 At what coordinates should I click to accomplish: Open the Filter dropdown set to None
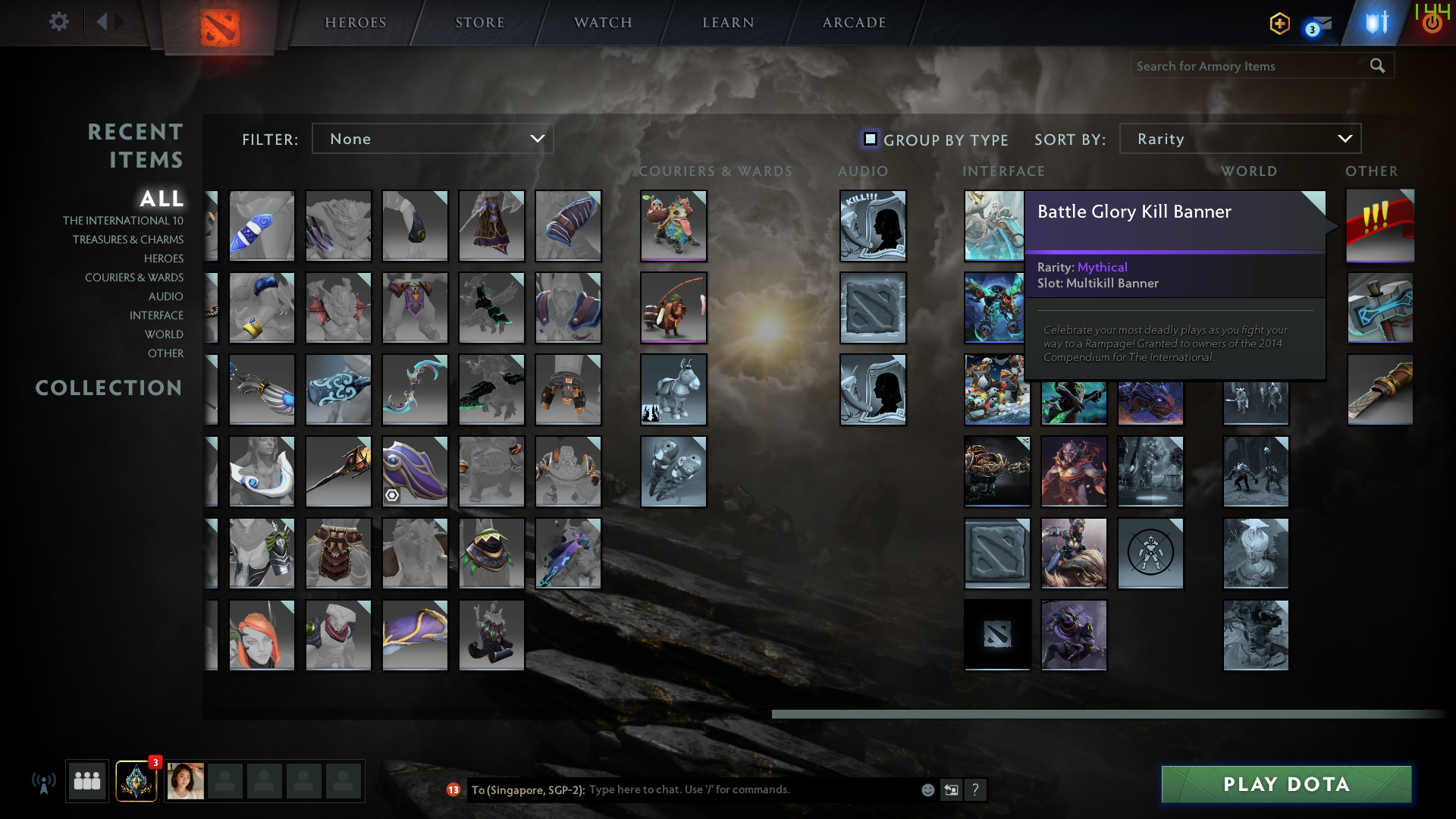click(432, 139)
